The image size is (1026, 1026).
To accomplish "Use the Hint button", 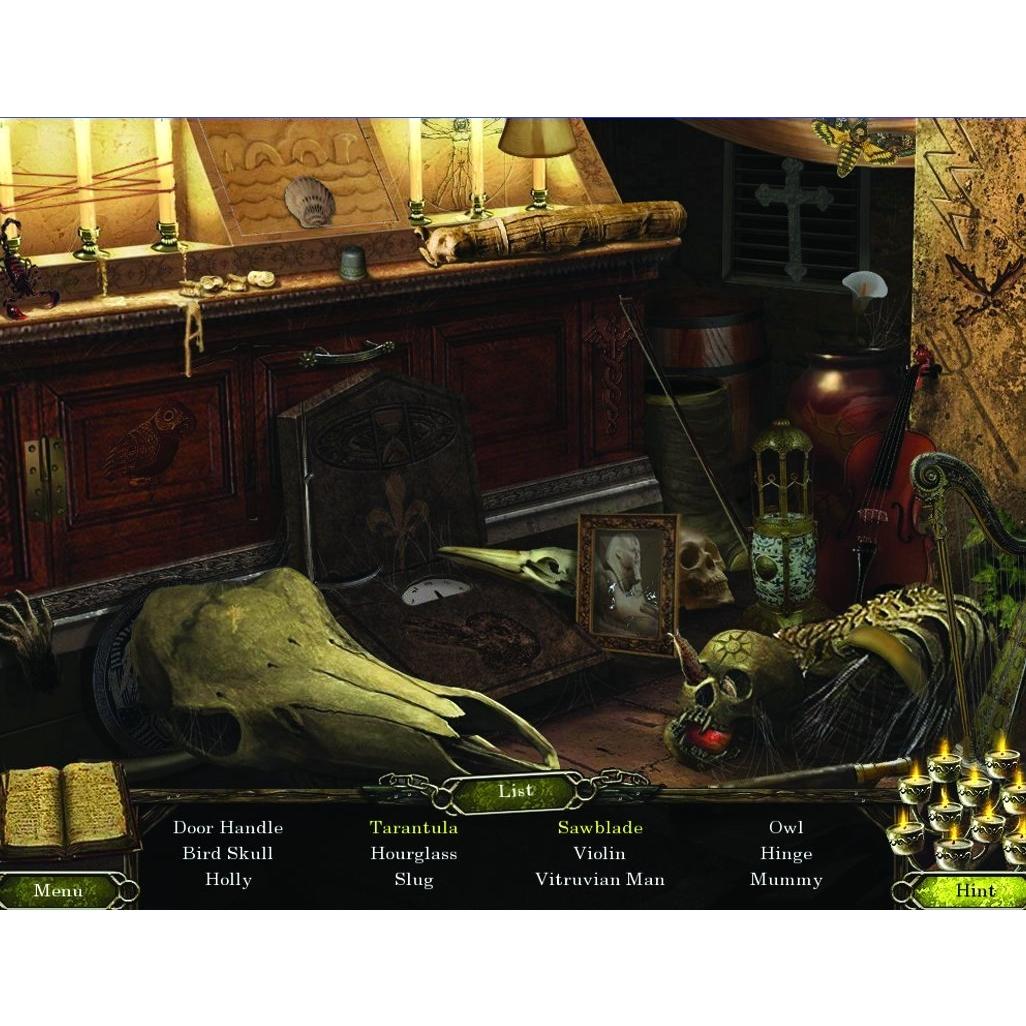I will [x=974, y=890].
